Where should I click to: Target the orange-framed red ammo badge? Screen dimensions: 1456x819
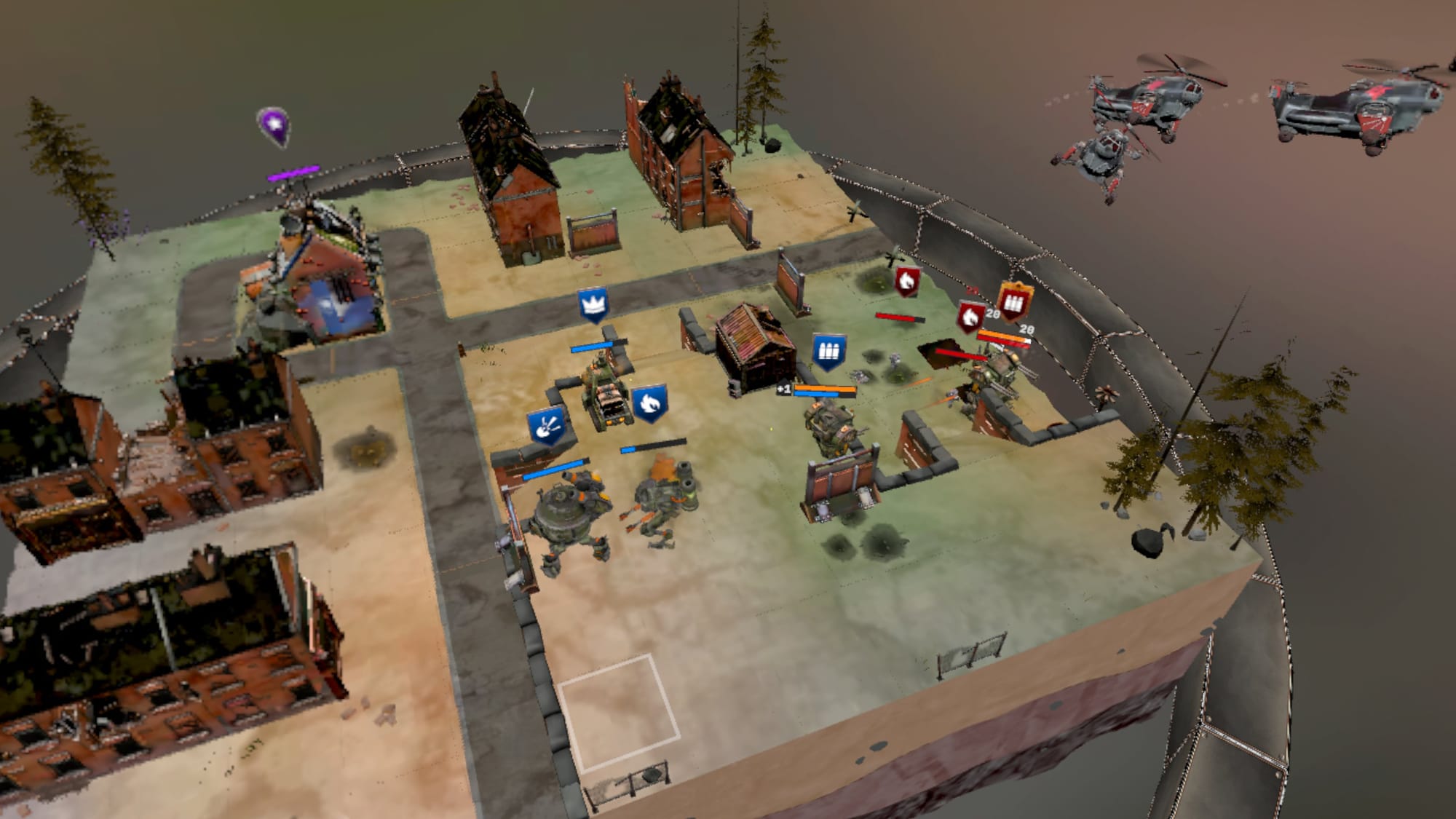coord(1016,301)
